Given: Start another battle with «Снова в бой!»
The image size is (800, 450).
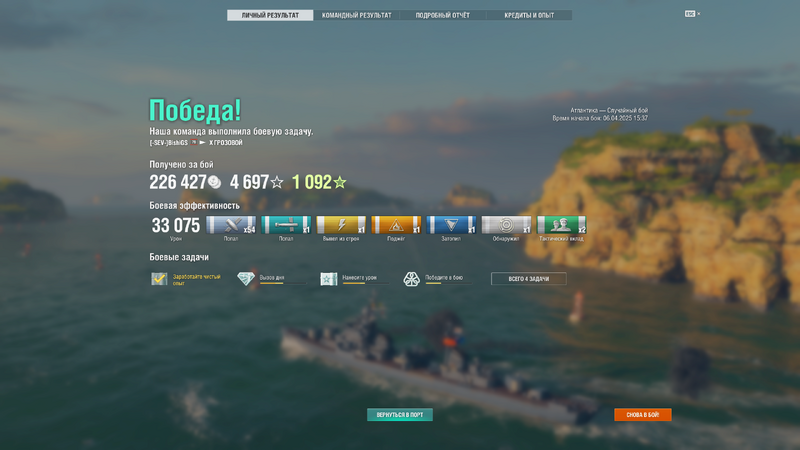Looking at the screenshot, I should coord(642,415).
